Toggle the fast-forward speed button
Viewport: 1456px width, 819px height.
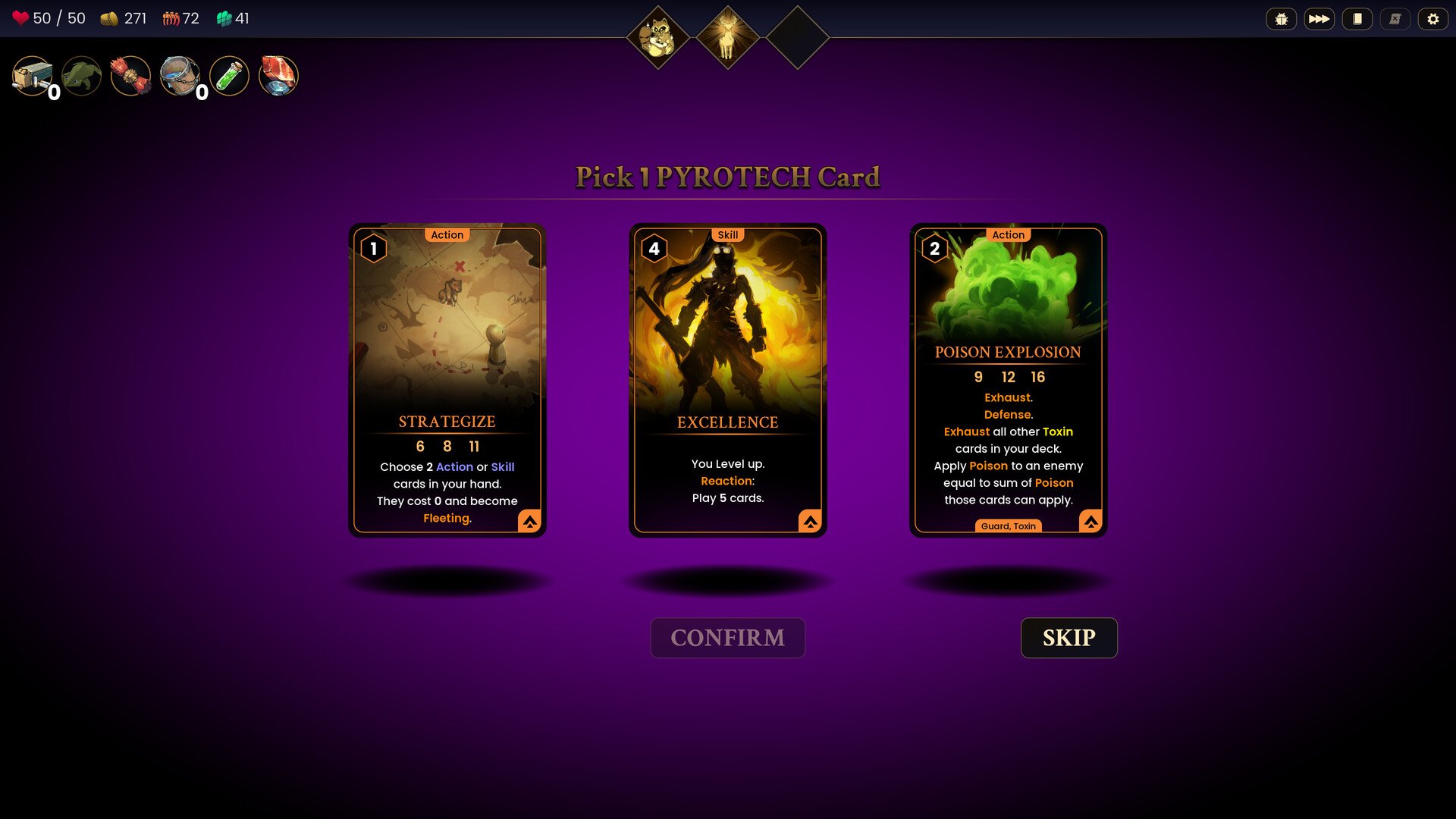[x=1319, y=19]
